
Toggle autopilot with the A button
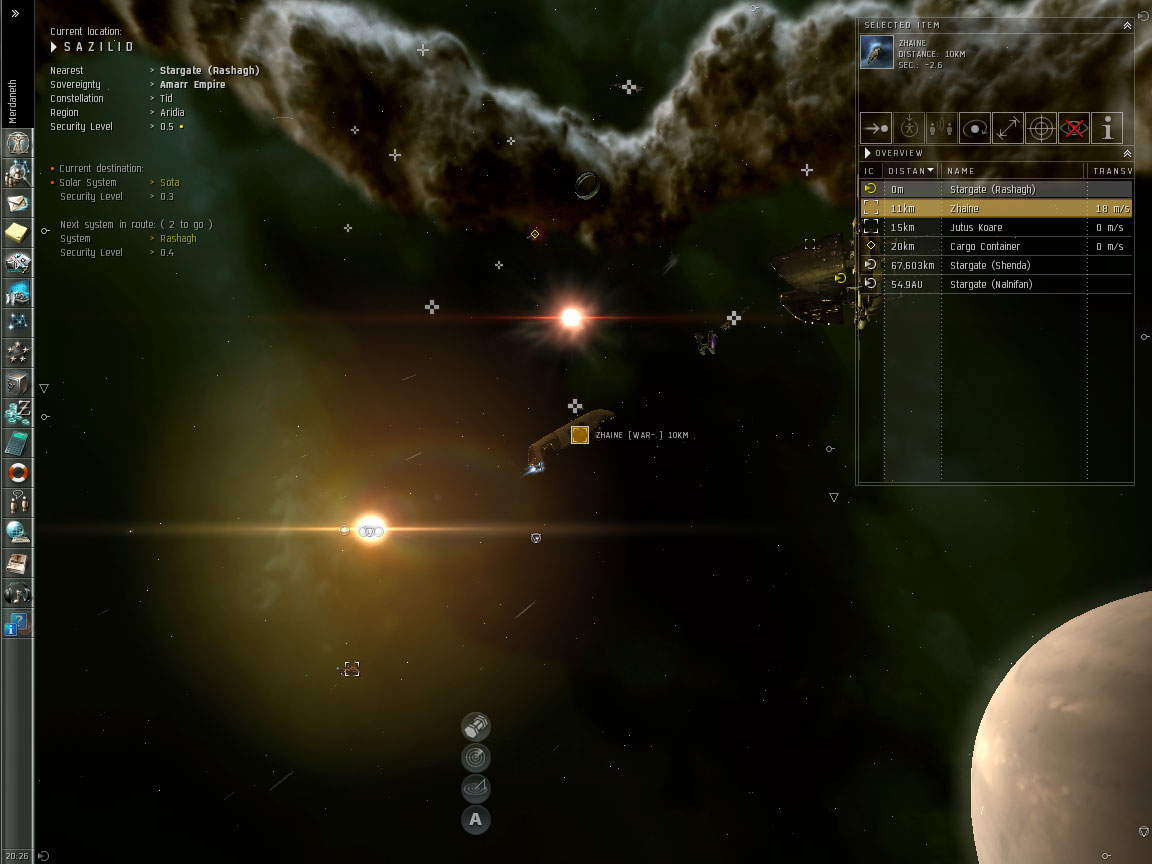(476, 820)
